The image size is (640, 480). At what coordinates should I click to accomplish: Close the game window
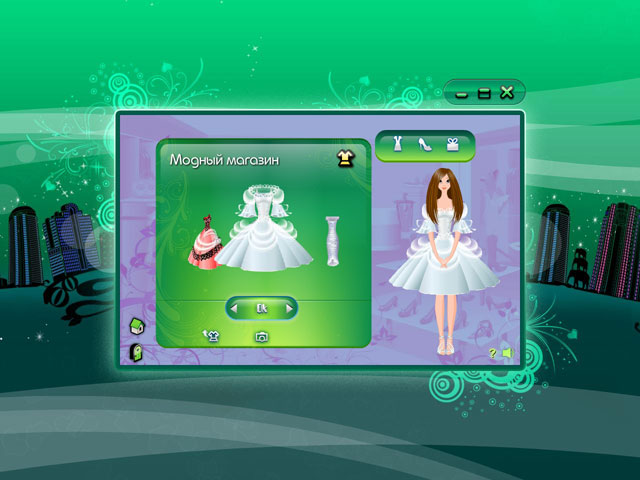click(x=507, y=93)
